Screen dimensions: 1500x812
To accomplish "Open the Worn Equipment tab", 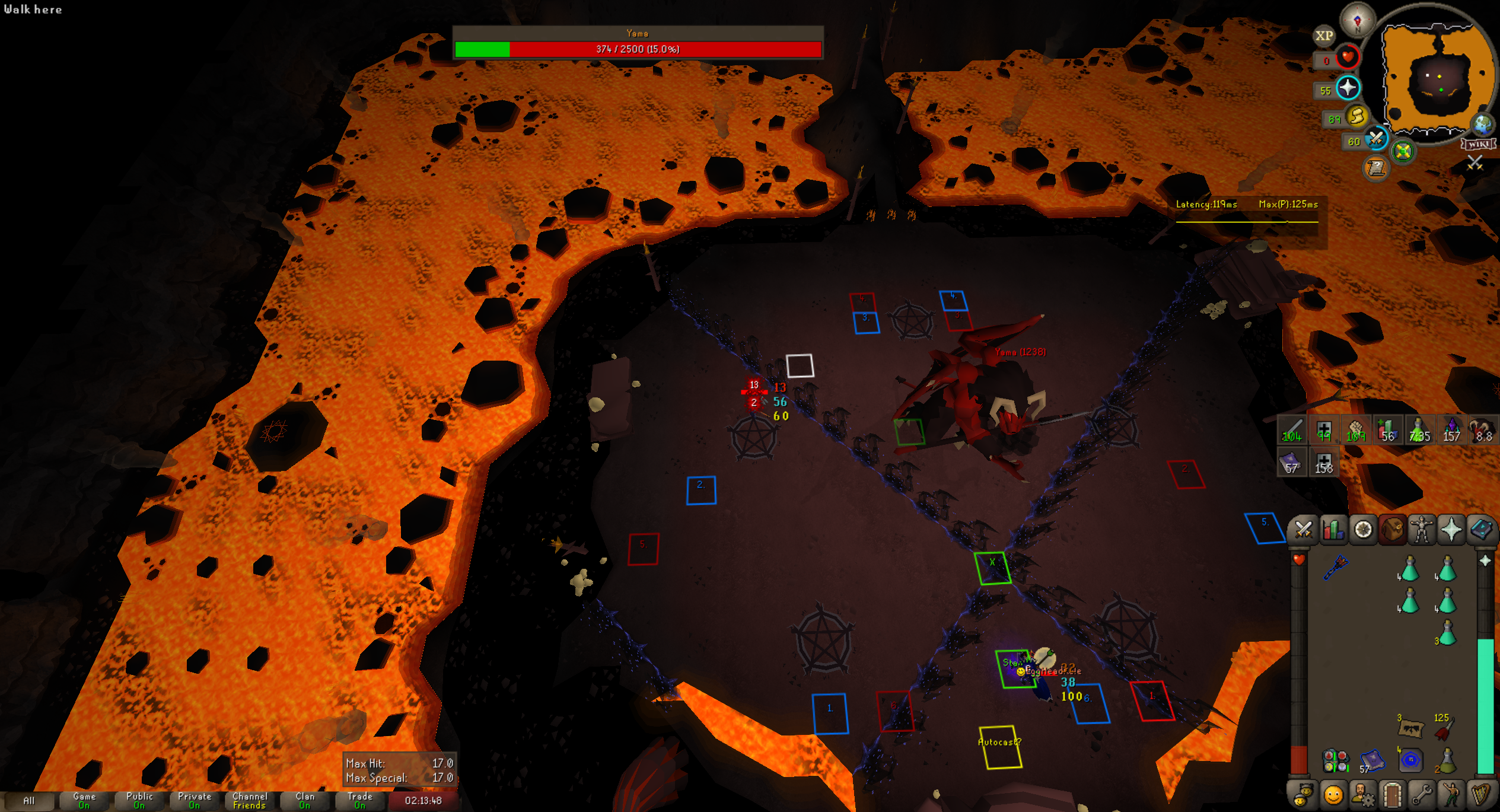I will 1421,530.
